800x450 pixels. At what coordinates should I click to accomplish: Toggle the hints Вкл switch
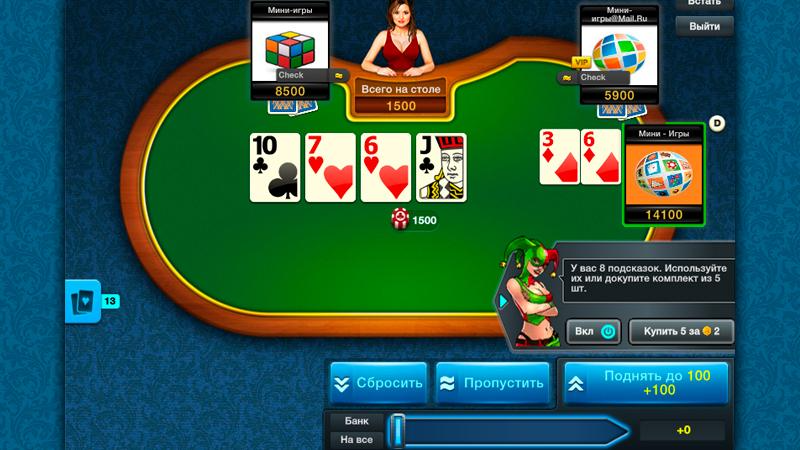click(594, 330)
